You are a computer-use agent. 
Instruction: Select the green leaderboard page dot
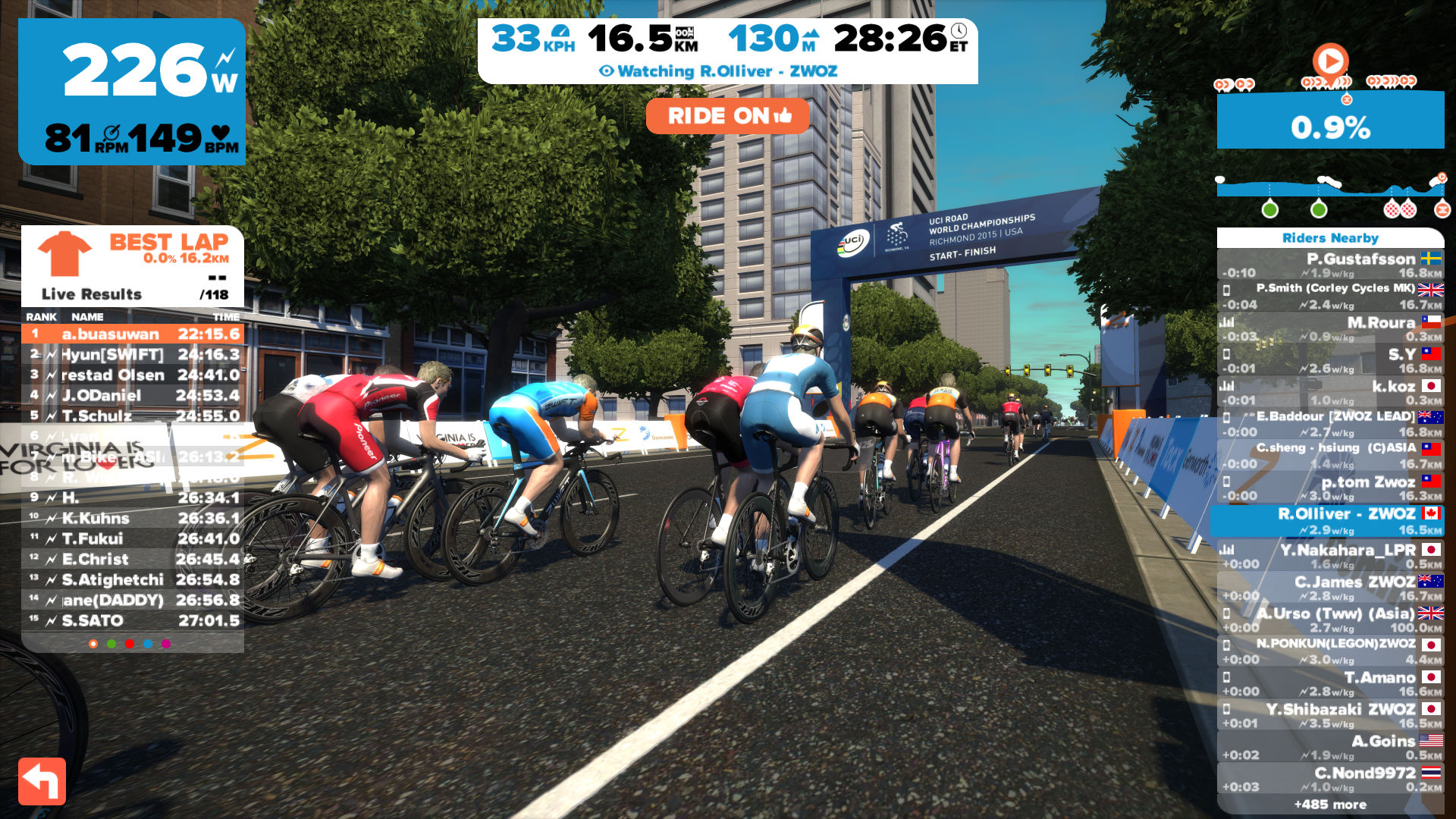tap(111, 644)
